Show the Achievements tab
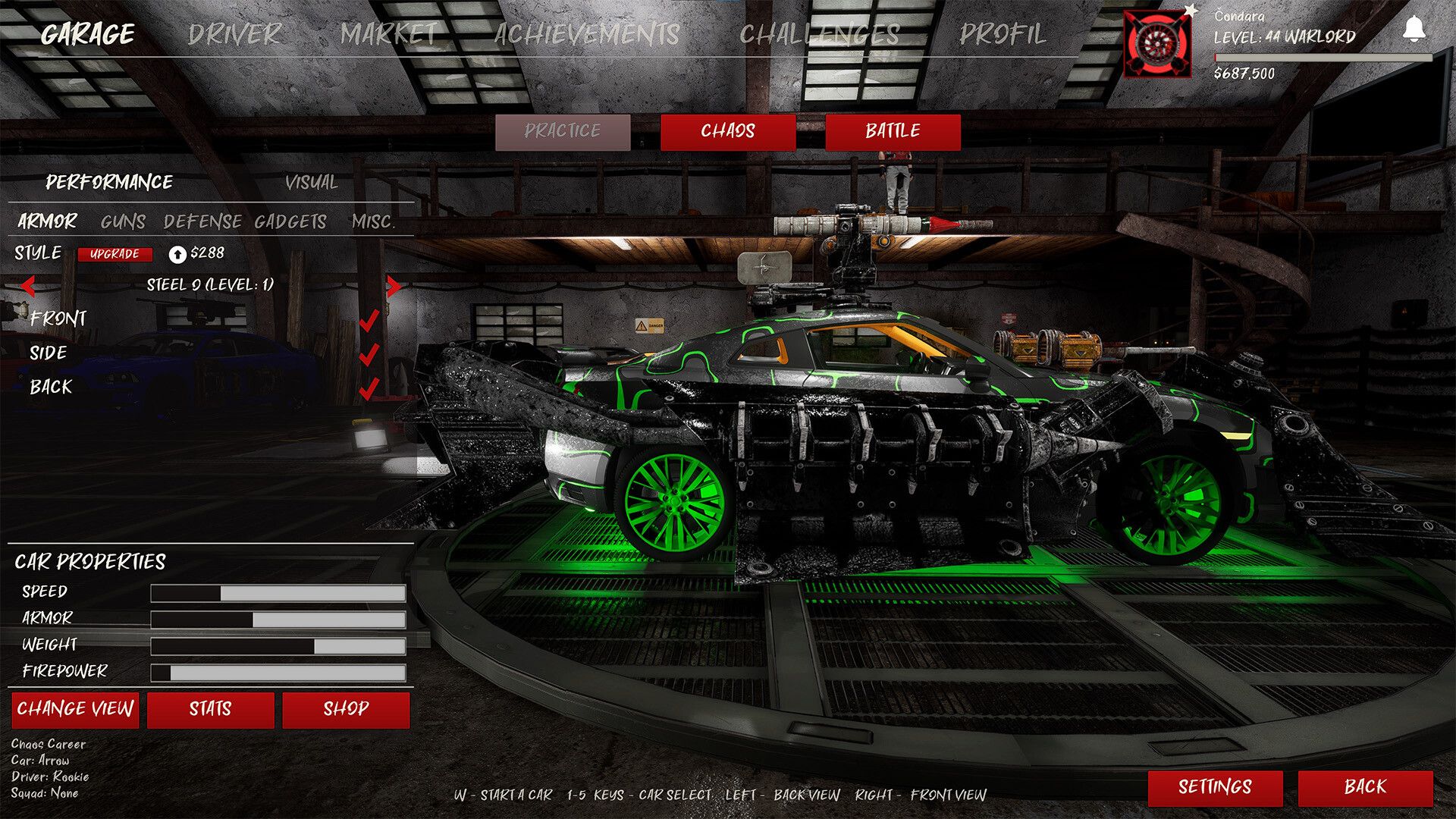This screenshot has width=1456, height=819. 586,34
